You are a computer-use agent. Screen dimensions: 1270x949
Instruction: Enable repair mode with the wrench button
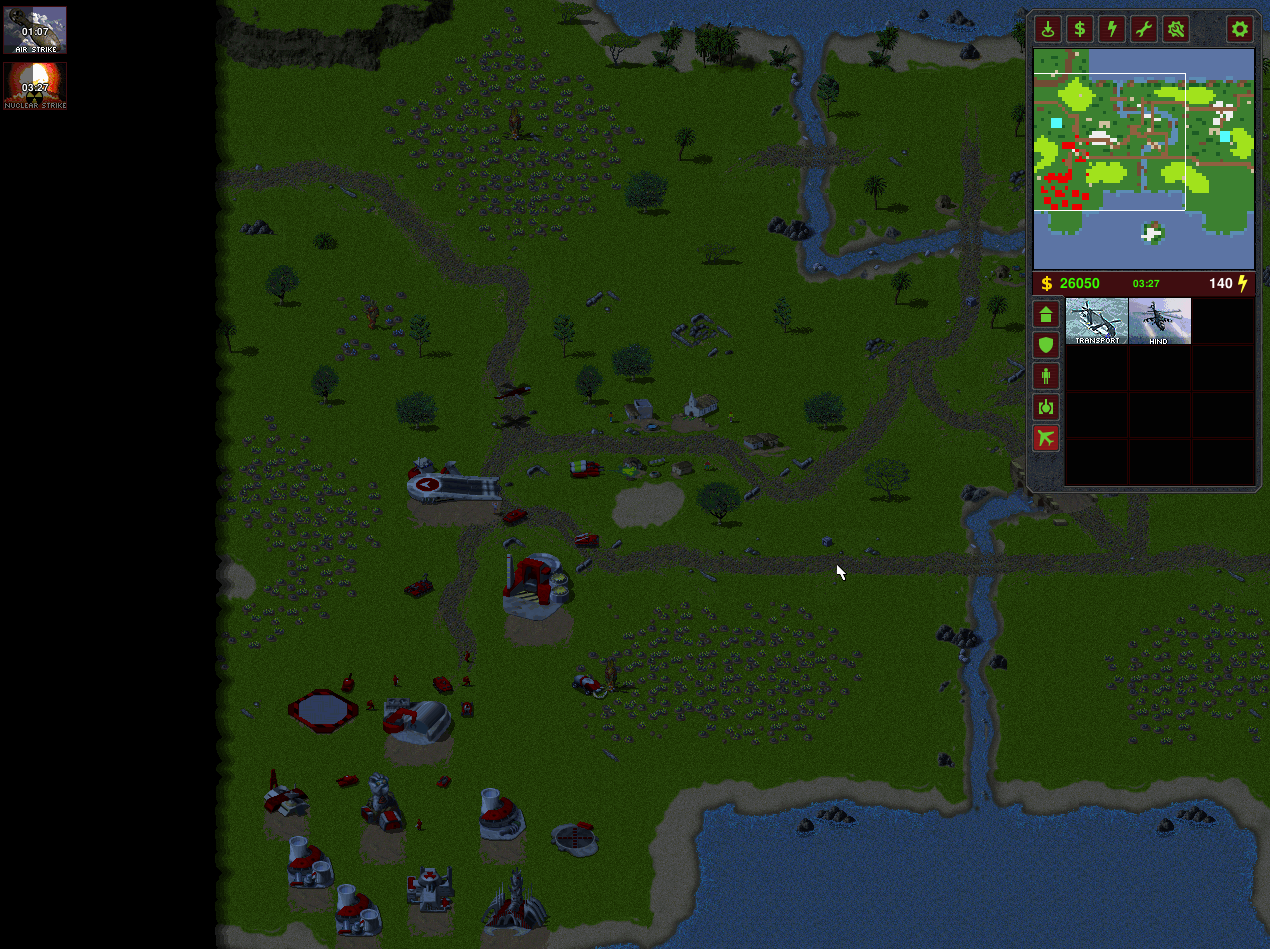[x=1143, y=29]
